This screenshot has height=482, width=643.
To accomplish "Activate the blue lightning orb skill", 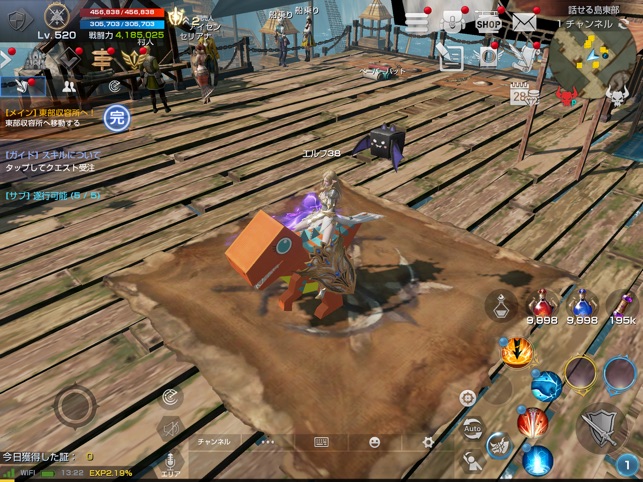I will coord(546,384).
